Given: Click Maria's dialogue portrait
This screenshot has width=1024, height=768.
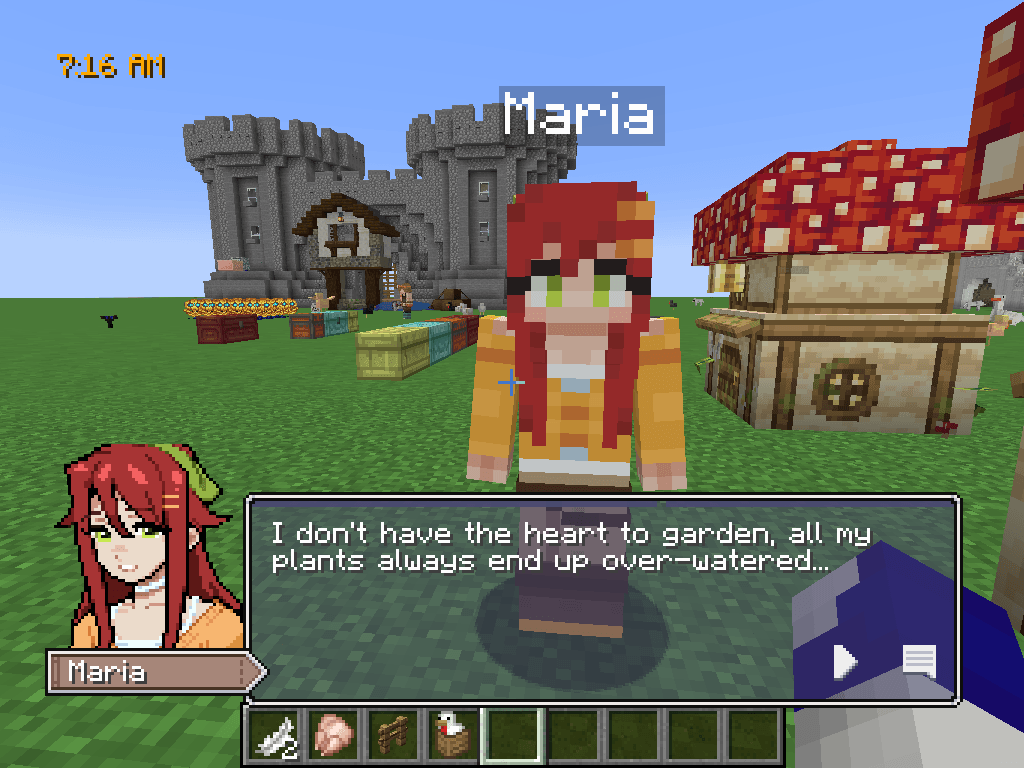Looking at the screenshot, I should point(150,548).
